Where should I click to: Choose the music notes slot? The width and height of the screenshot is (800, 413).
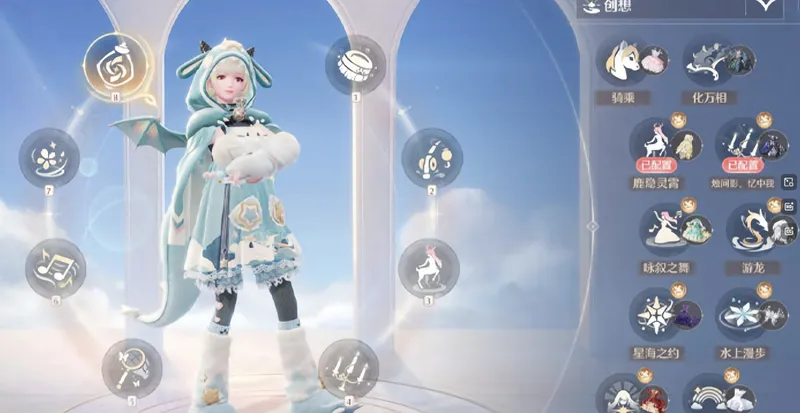(55, 267)
